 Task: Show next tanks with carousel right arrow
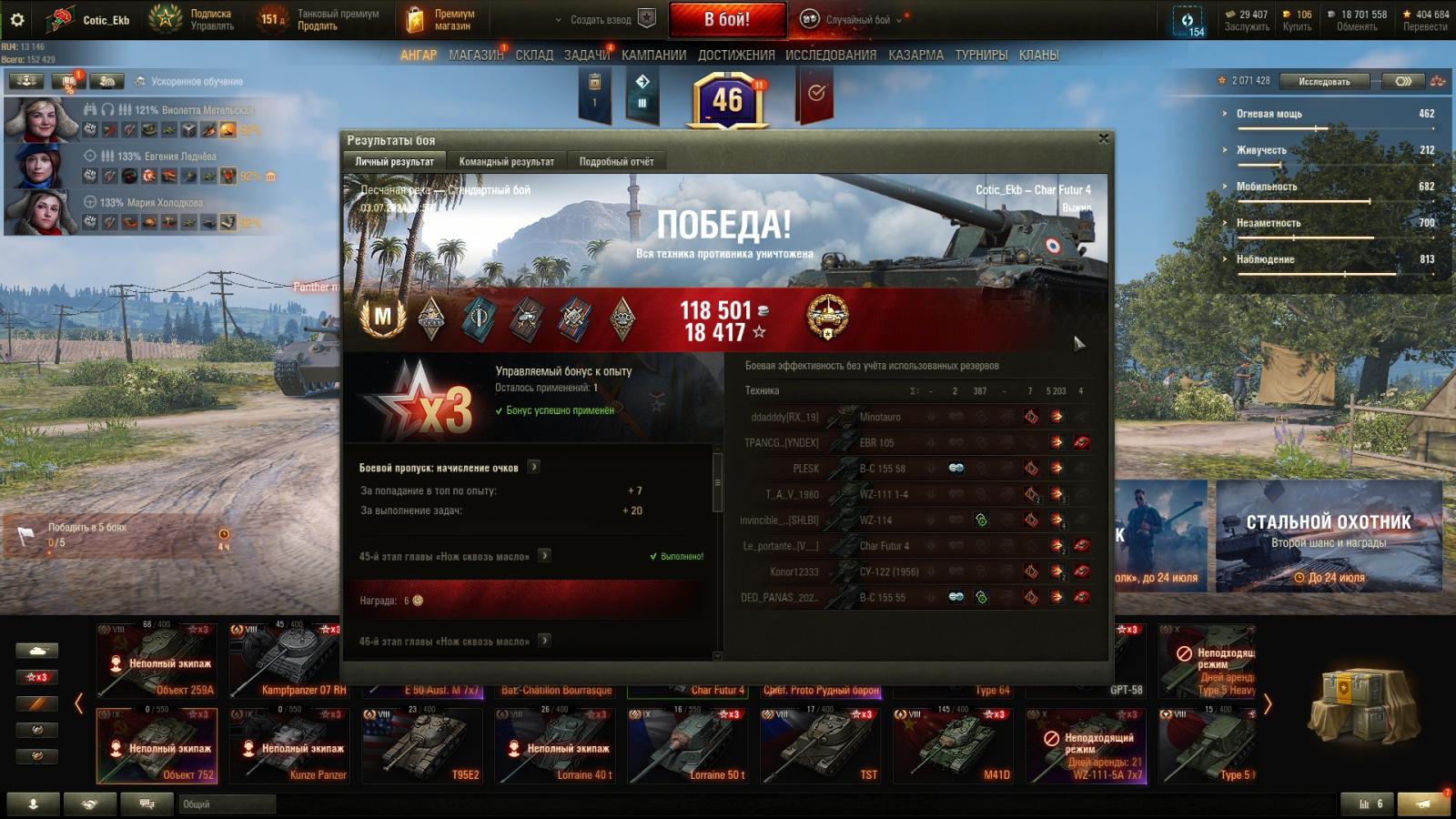tap(1268, 703)
